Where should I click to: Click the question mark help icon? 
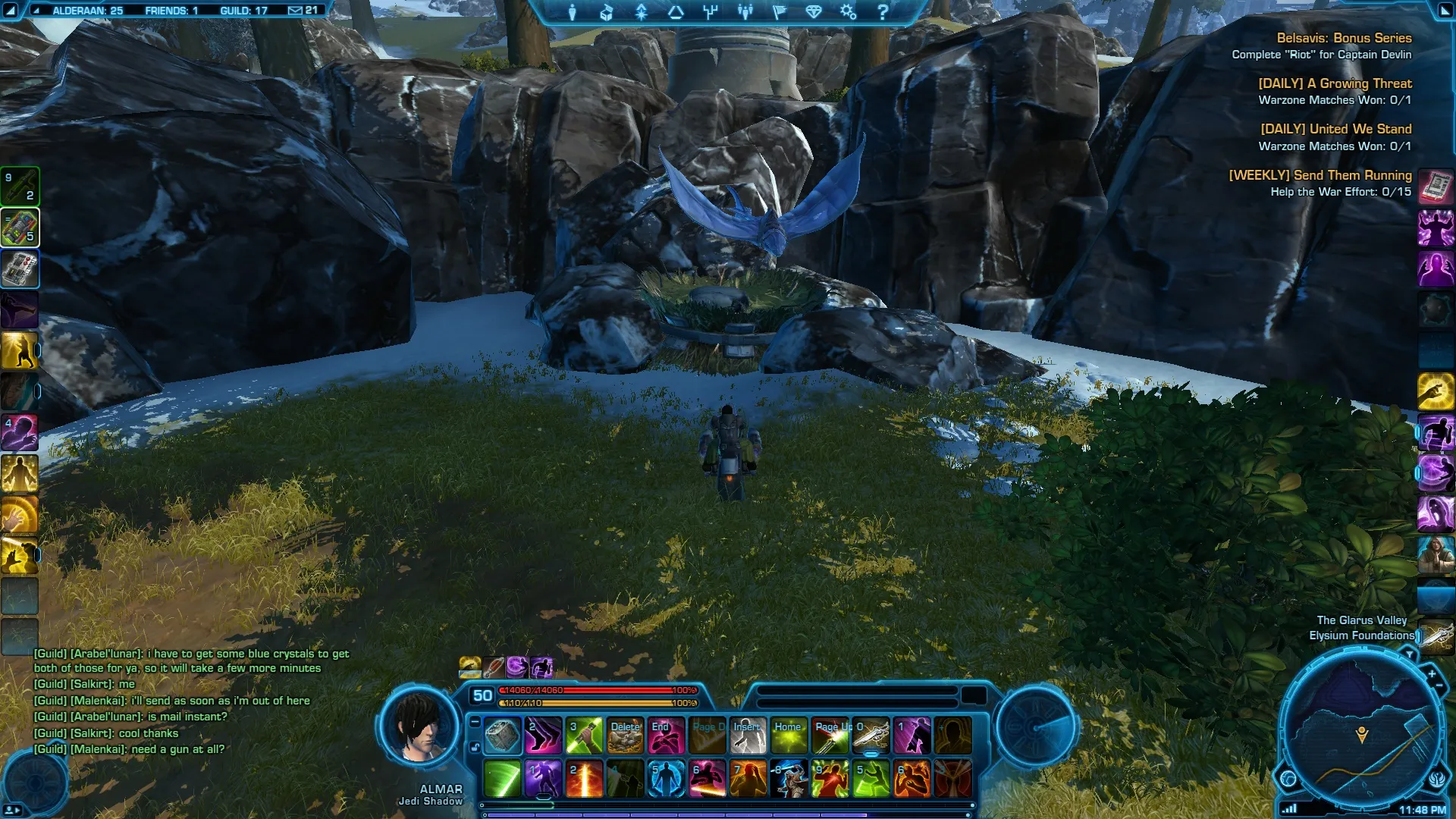coord(882,12)
